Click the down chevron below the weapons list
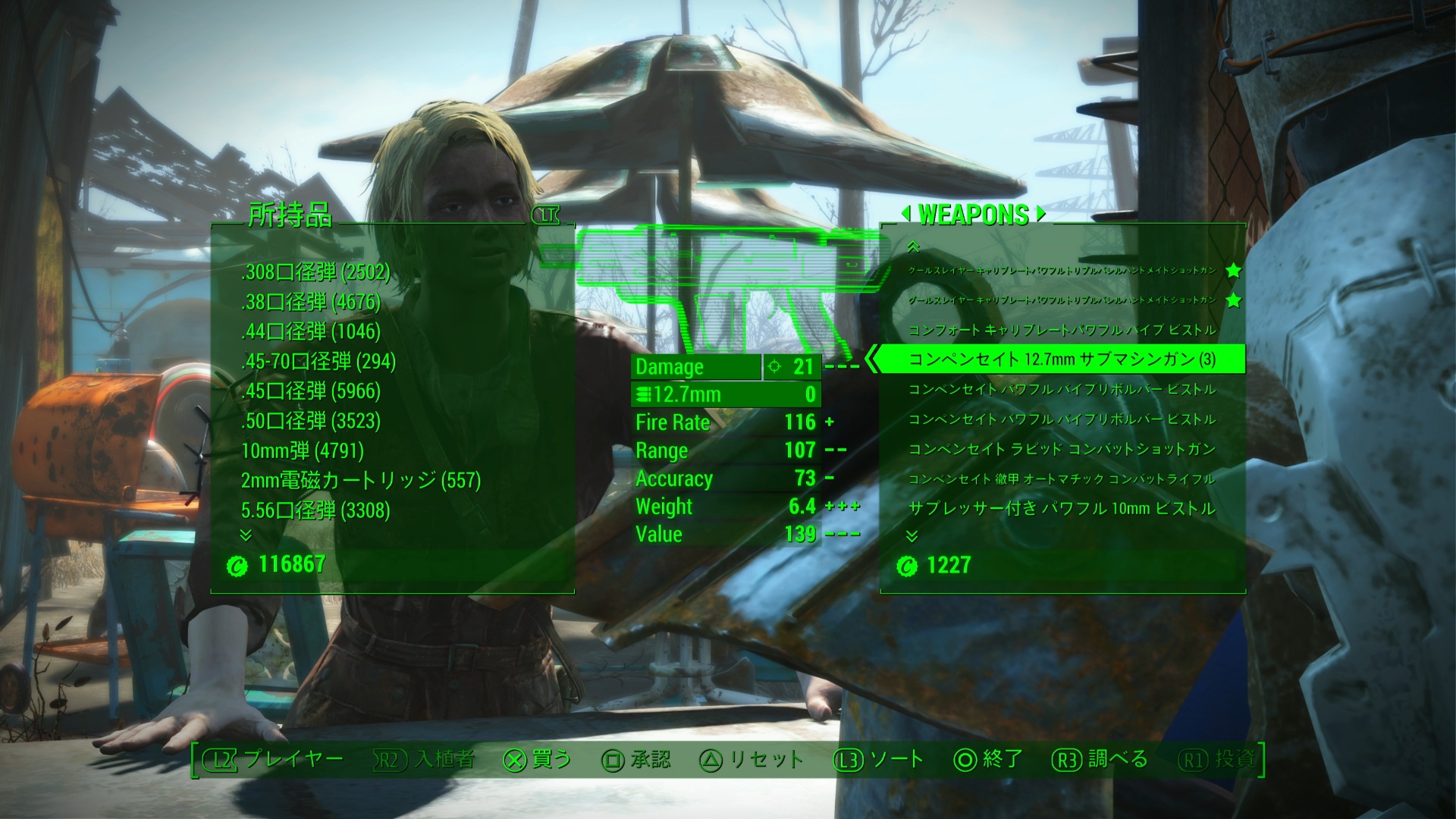The height and width of the screenshot is (819, 1456). [912, 536]
